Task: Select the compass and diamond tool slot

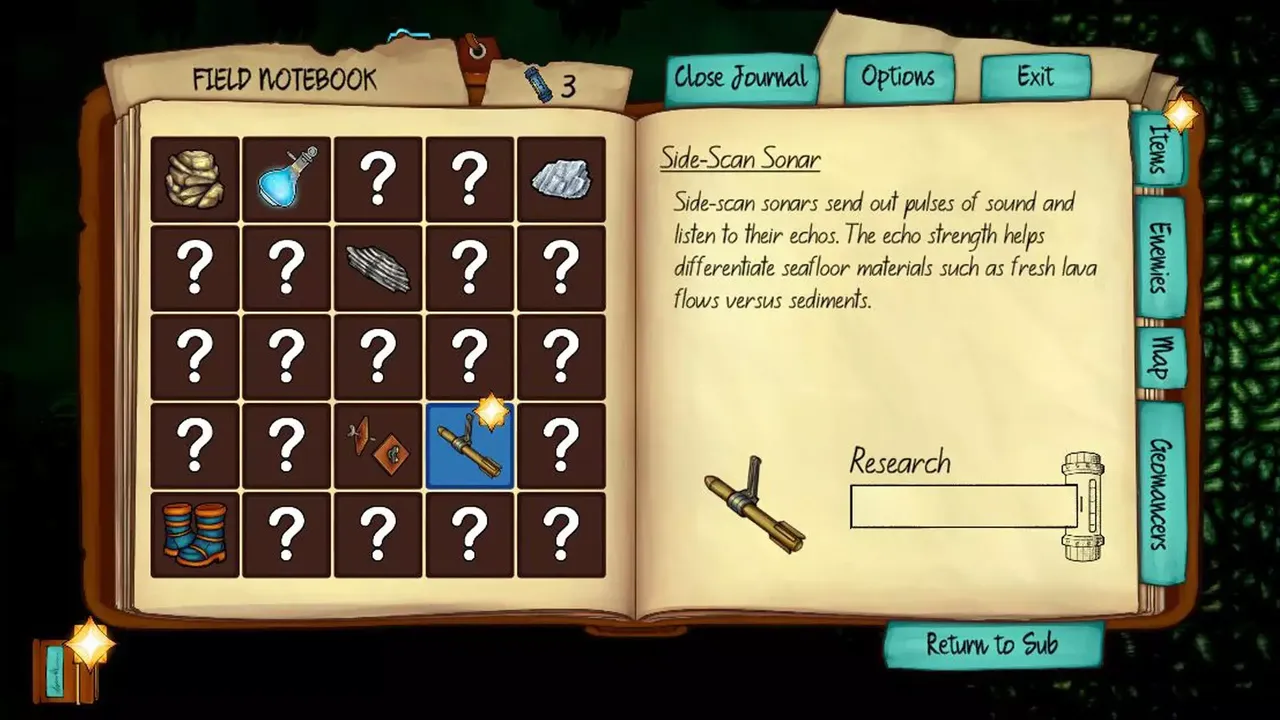Action: pos(378,446)
